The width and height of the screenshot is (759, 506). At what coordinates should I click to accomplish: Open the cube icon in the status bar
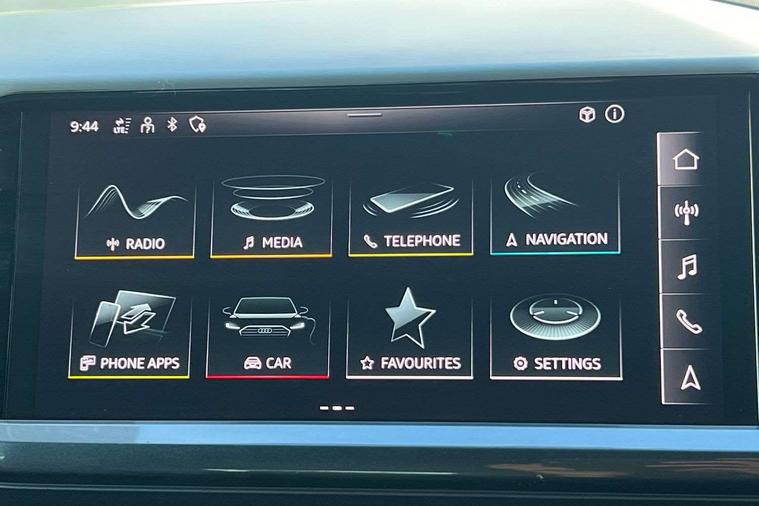tap(588, 114)
